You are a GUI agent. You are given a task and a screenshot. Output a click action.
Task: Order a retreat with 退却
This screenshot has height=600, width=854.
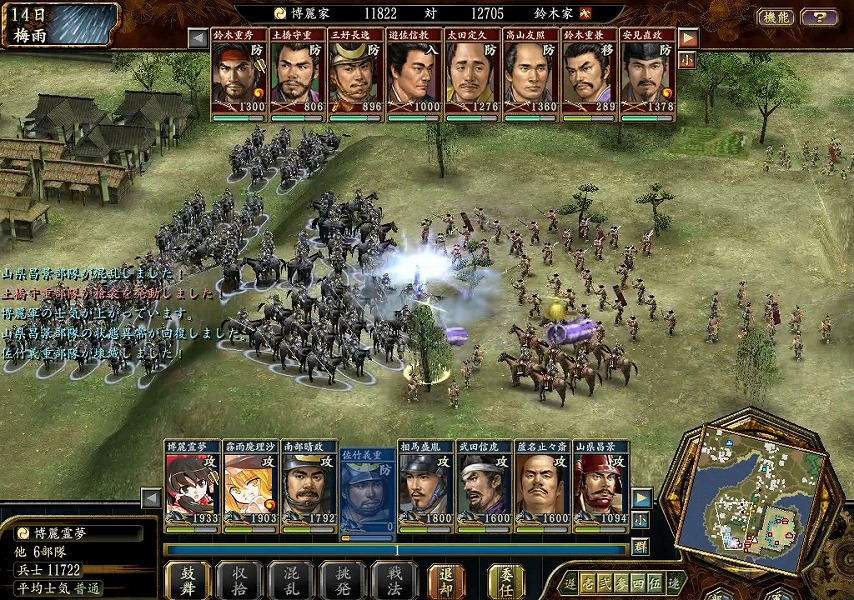pyautogui.click(x=447, y=580)
